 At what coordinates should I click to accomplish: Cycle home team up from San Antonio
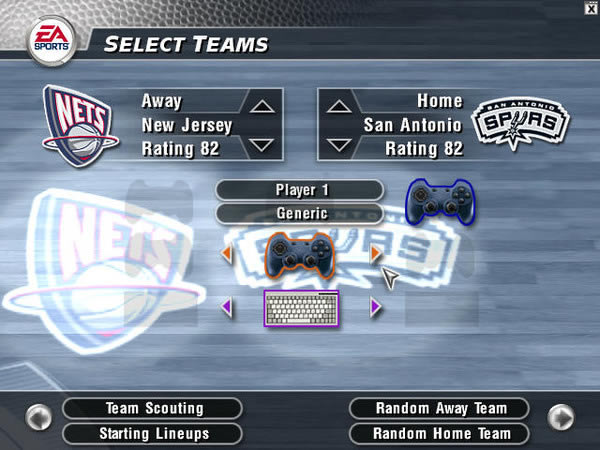coord(340,106)
